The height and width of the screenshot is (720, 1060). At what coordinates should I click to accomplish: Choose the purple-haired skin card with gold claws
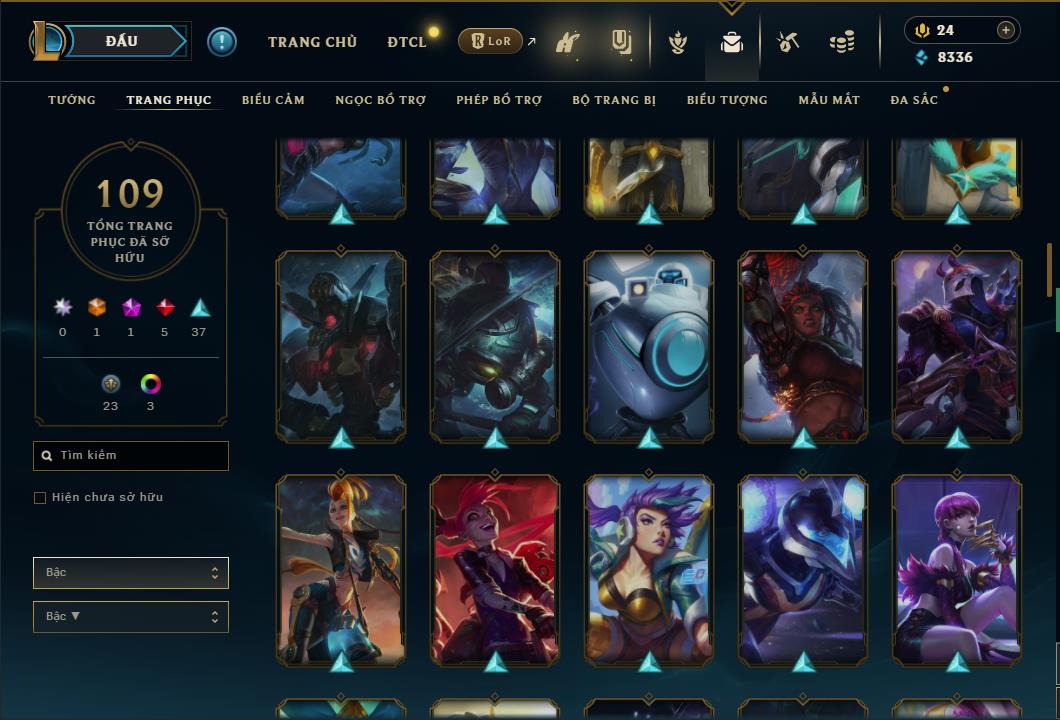(957, 570)
